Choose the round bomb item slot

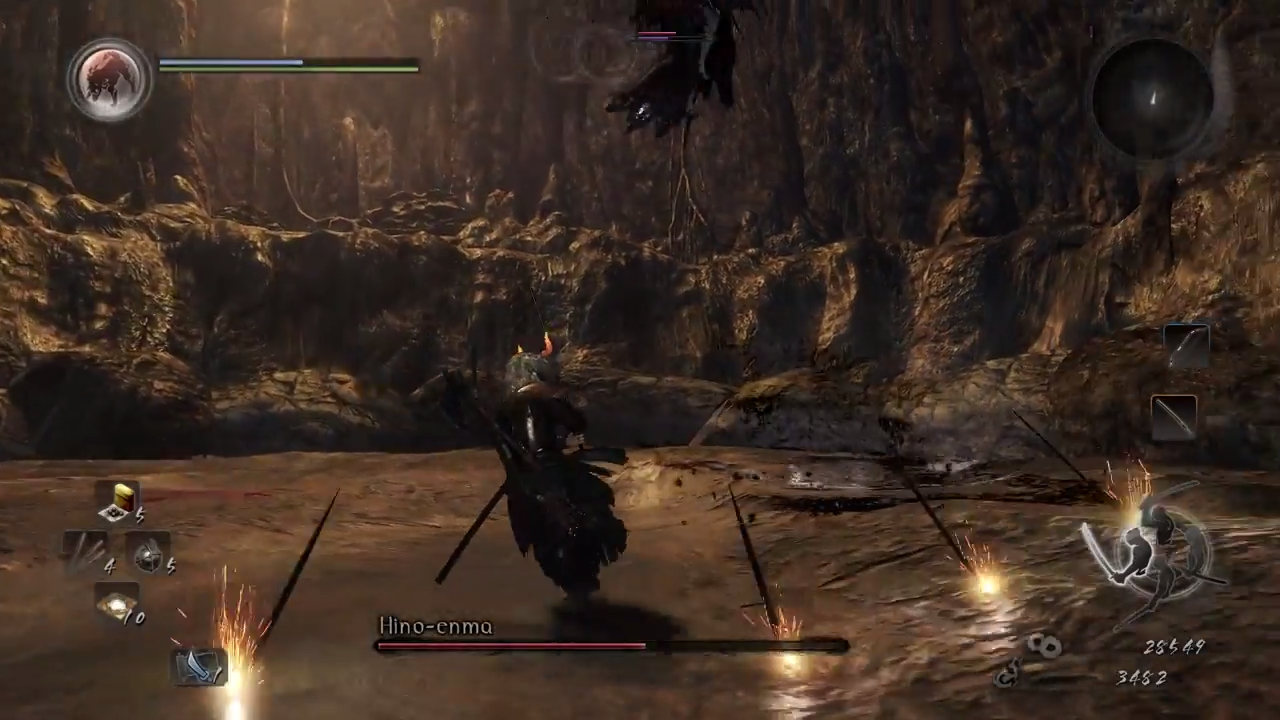pyautogui.click(x=150, y=553)
